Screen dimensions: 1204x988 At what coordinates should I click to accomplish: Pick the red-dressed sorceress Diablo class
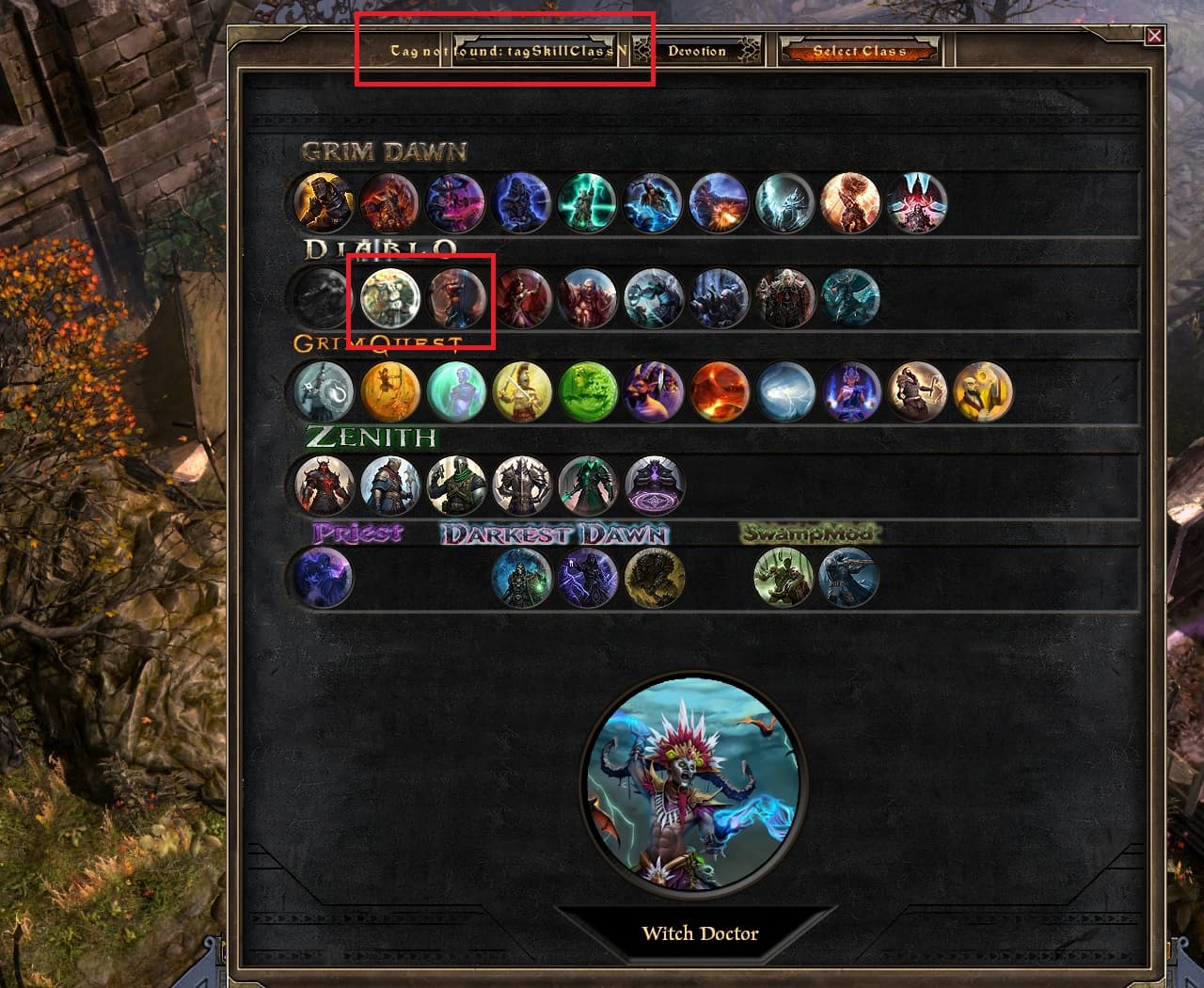[522, 297]
